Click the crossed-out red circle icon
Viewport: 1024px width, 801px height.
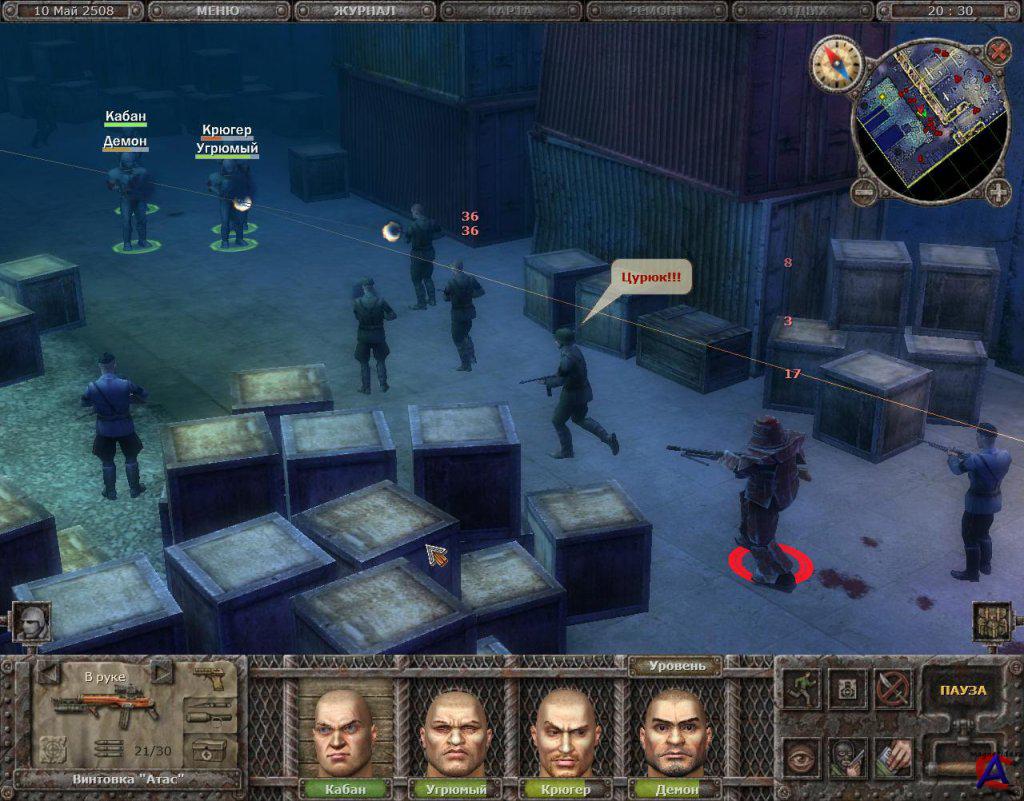point(892,689)
